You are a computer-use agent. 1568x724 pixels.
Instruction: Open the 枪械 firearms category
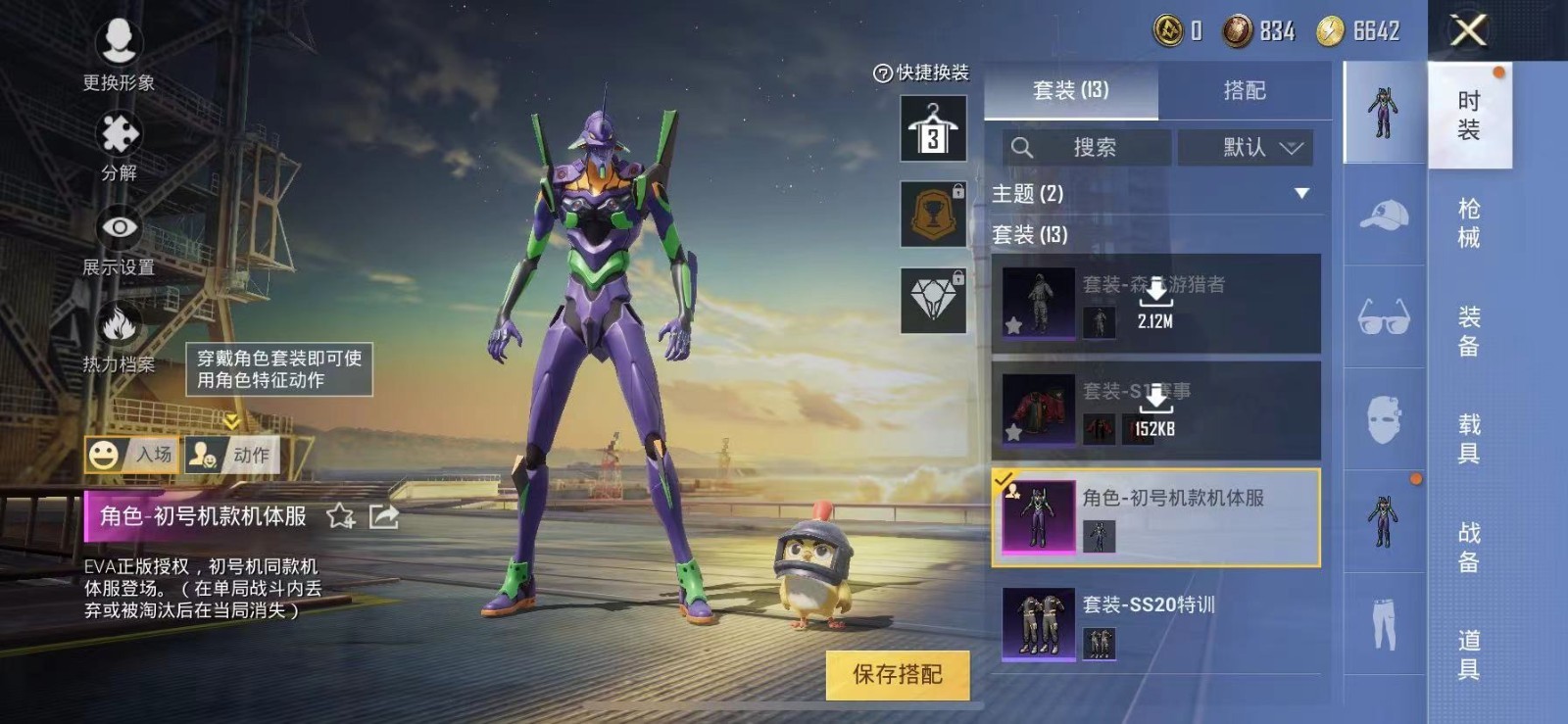(x=1468, y=223)
